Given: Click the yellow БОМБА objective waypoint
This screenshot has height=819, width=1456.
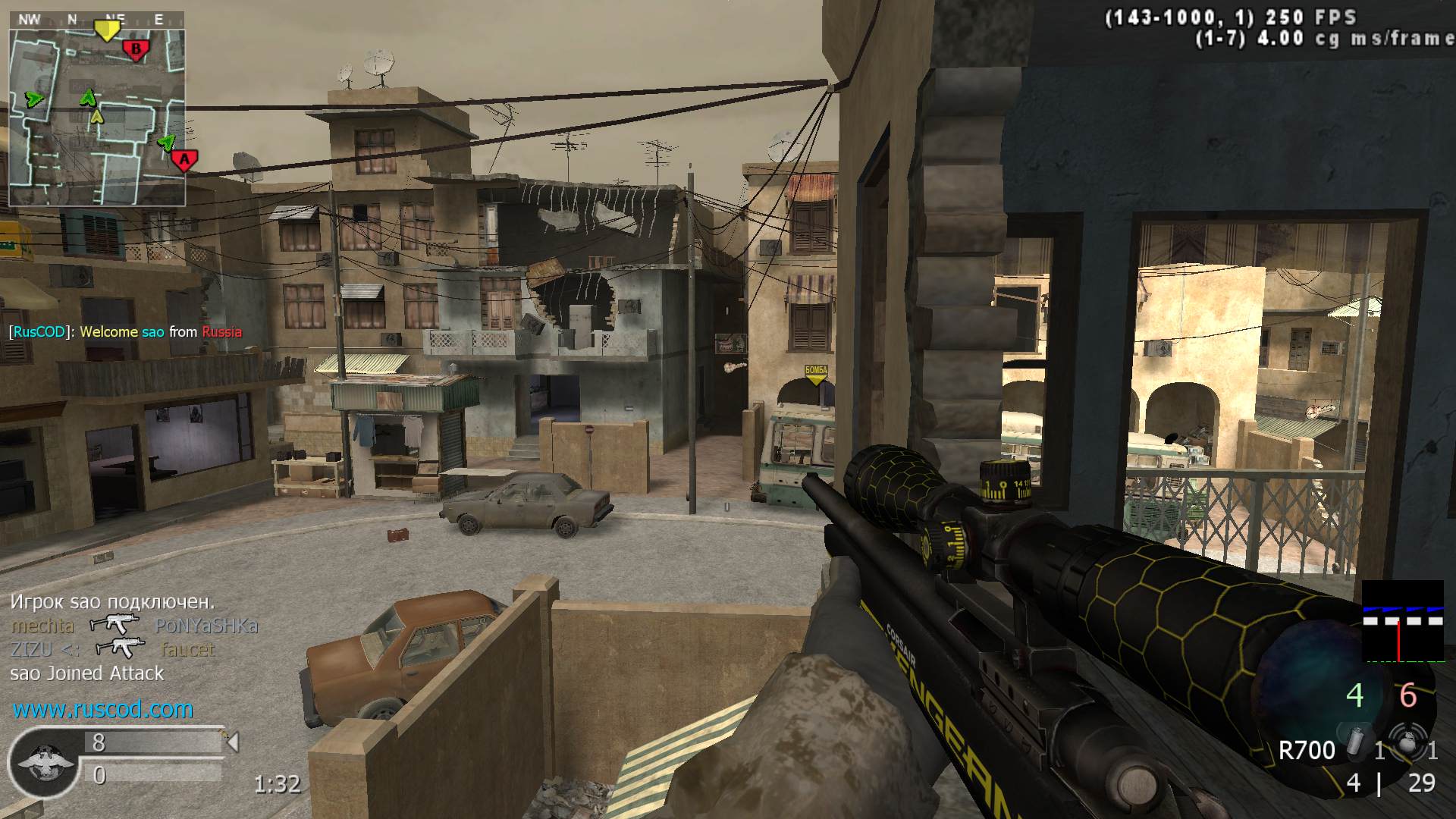Looking at the screenshot, I should click(816, 373).
